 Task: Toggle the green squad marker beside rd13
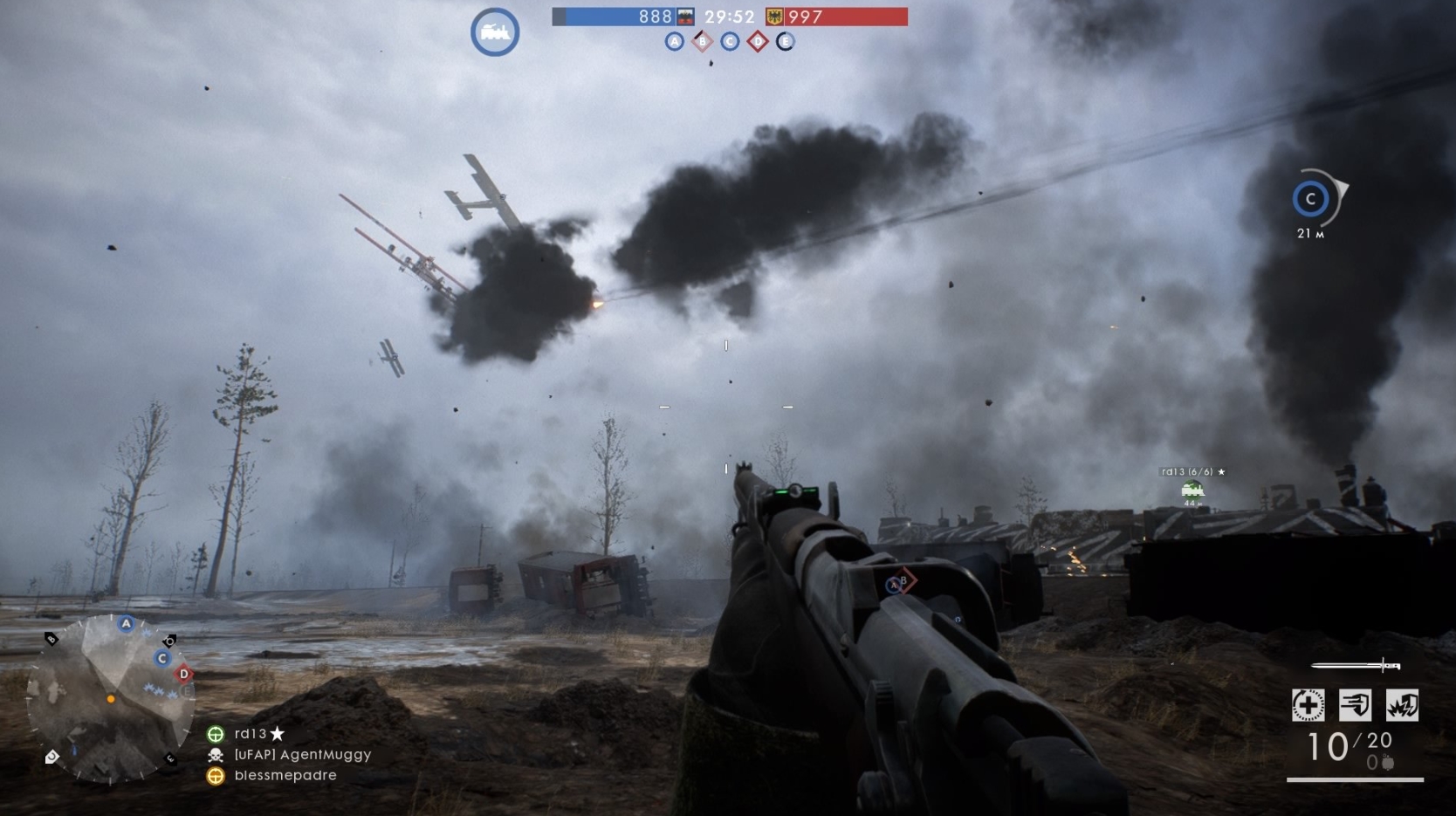click(x=215, y=734)
